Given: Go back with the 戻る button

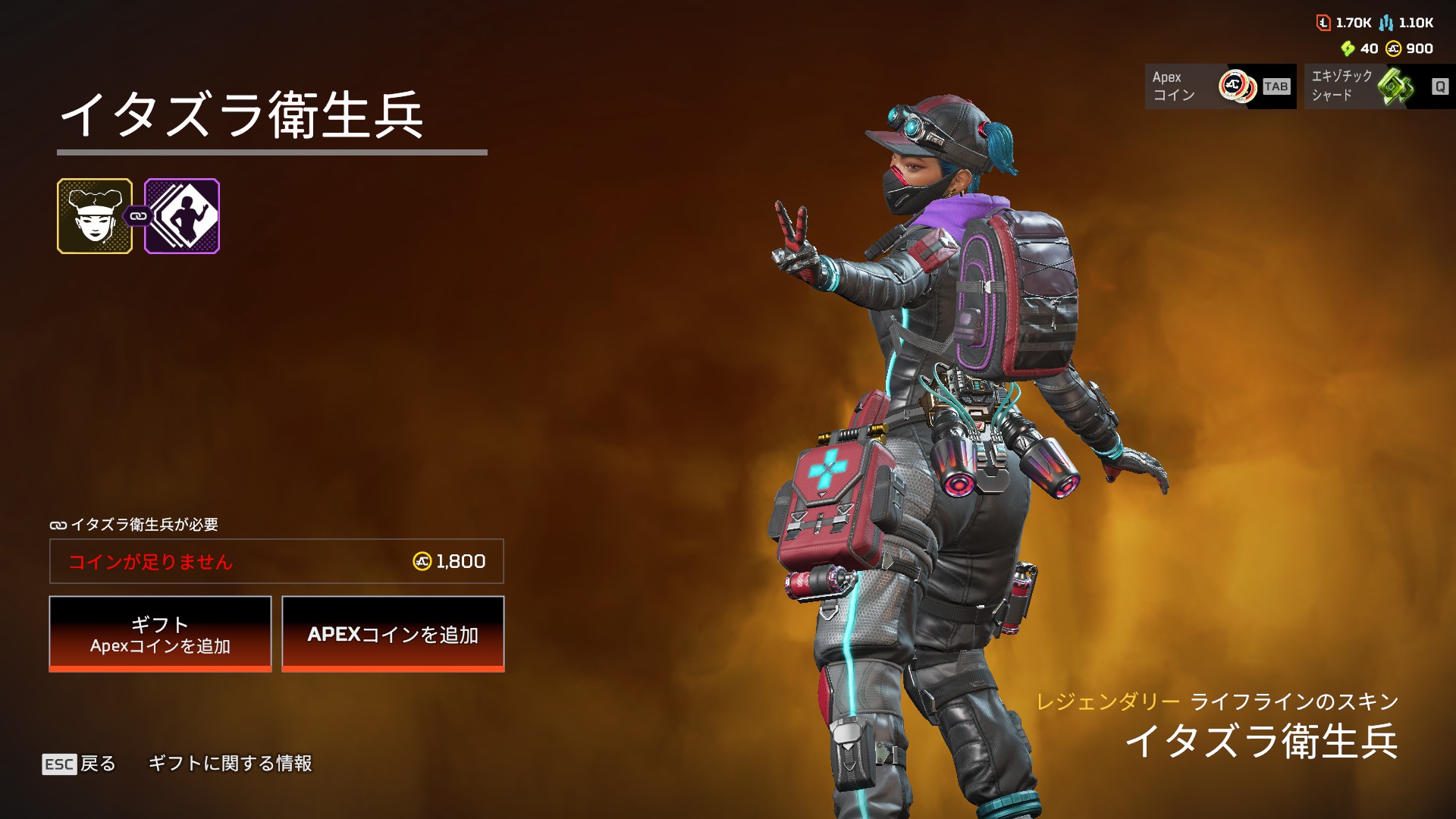Looking at the screenshot, I should pyautogui.click(x=79, y=764).
